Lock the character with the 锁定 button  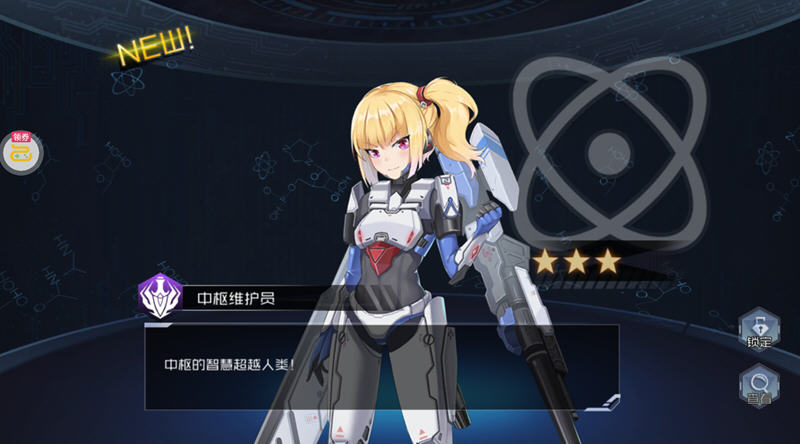(758, 329)
